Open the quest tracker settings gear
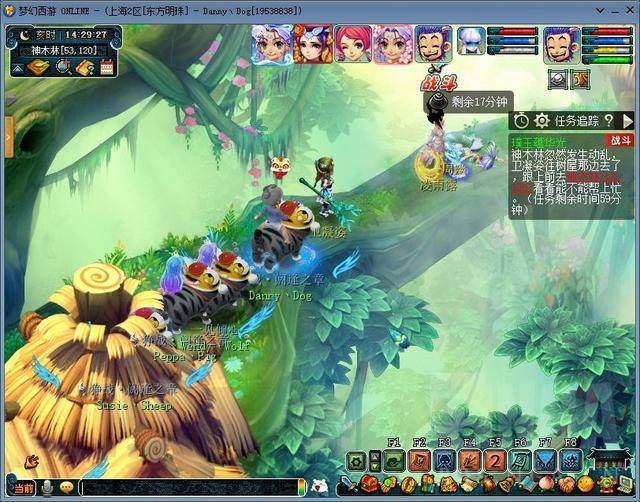640x502 pixels. point(541,120)
